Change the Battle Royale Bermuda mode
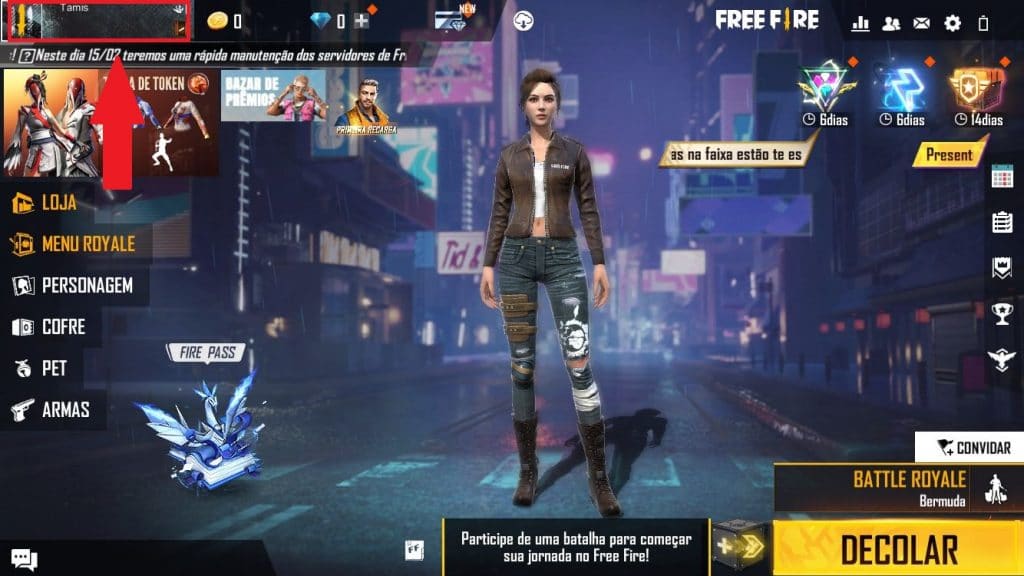 pyautogui.click(x=908, y=486)
